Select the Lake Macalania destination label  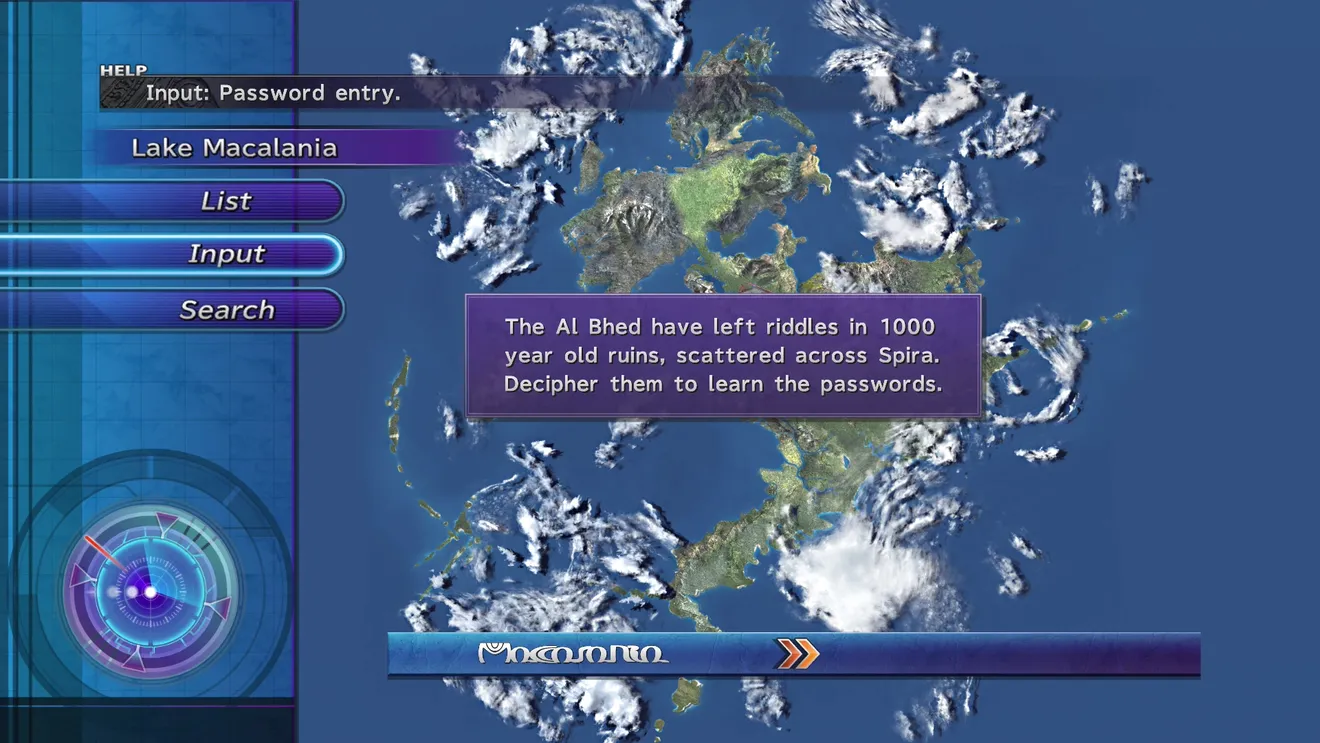point(234,148)
